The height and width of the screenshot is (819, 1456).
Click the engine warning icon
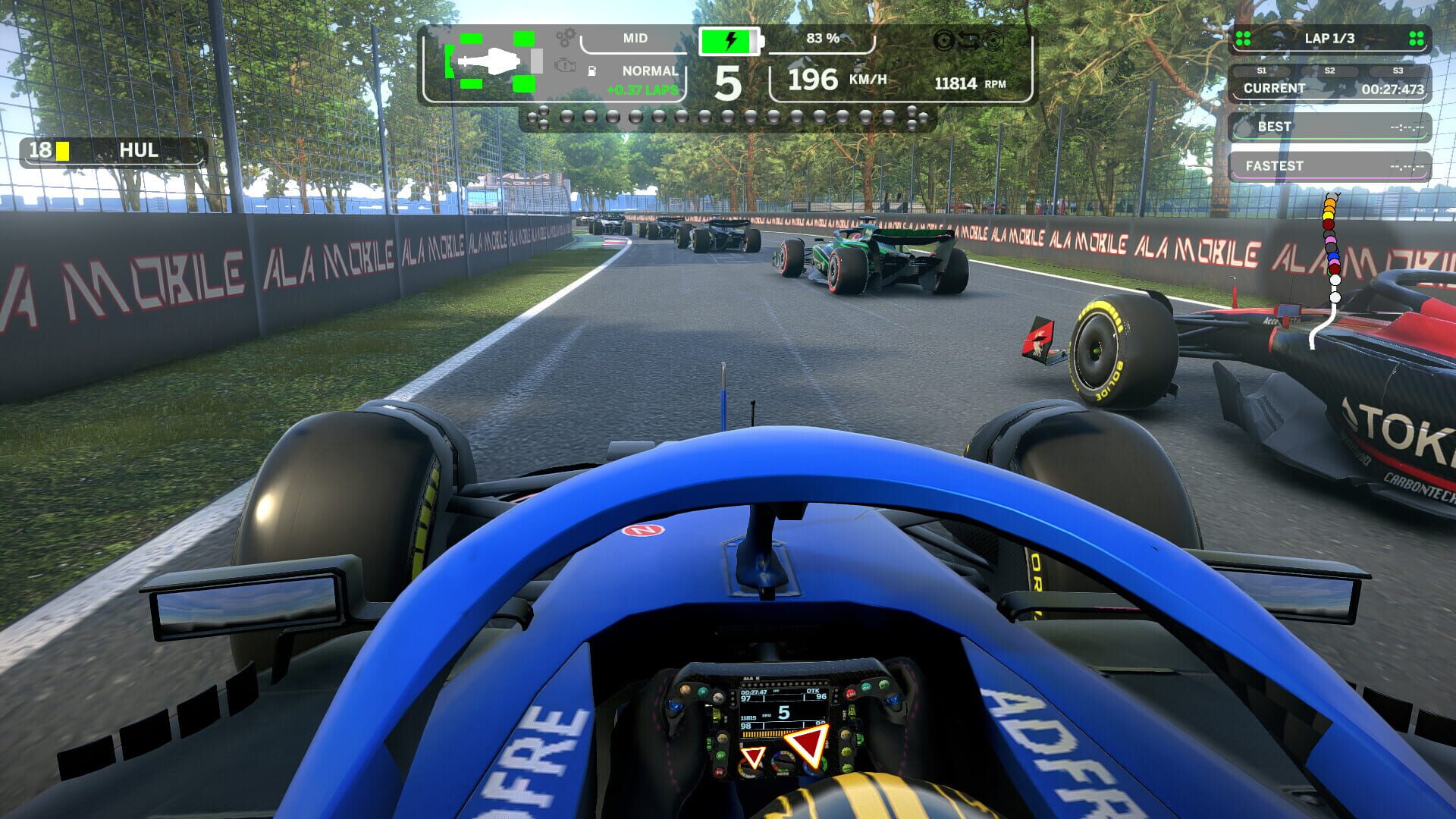point(565,66)
